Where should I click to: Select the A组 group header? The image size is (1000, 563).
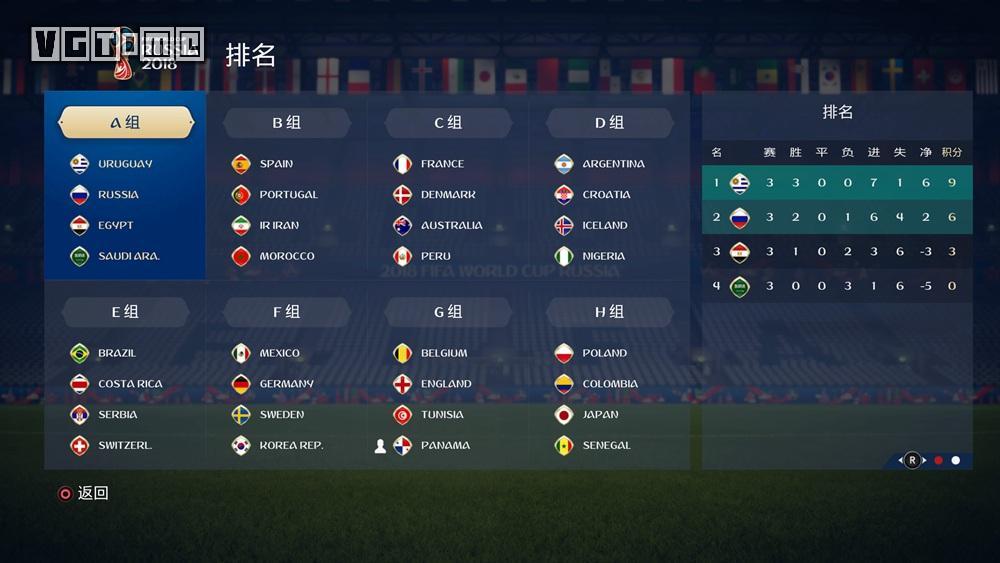(125, 123)
